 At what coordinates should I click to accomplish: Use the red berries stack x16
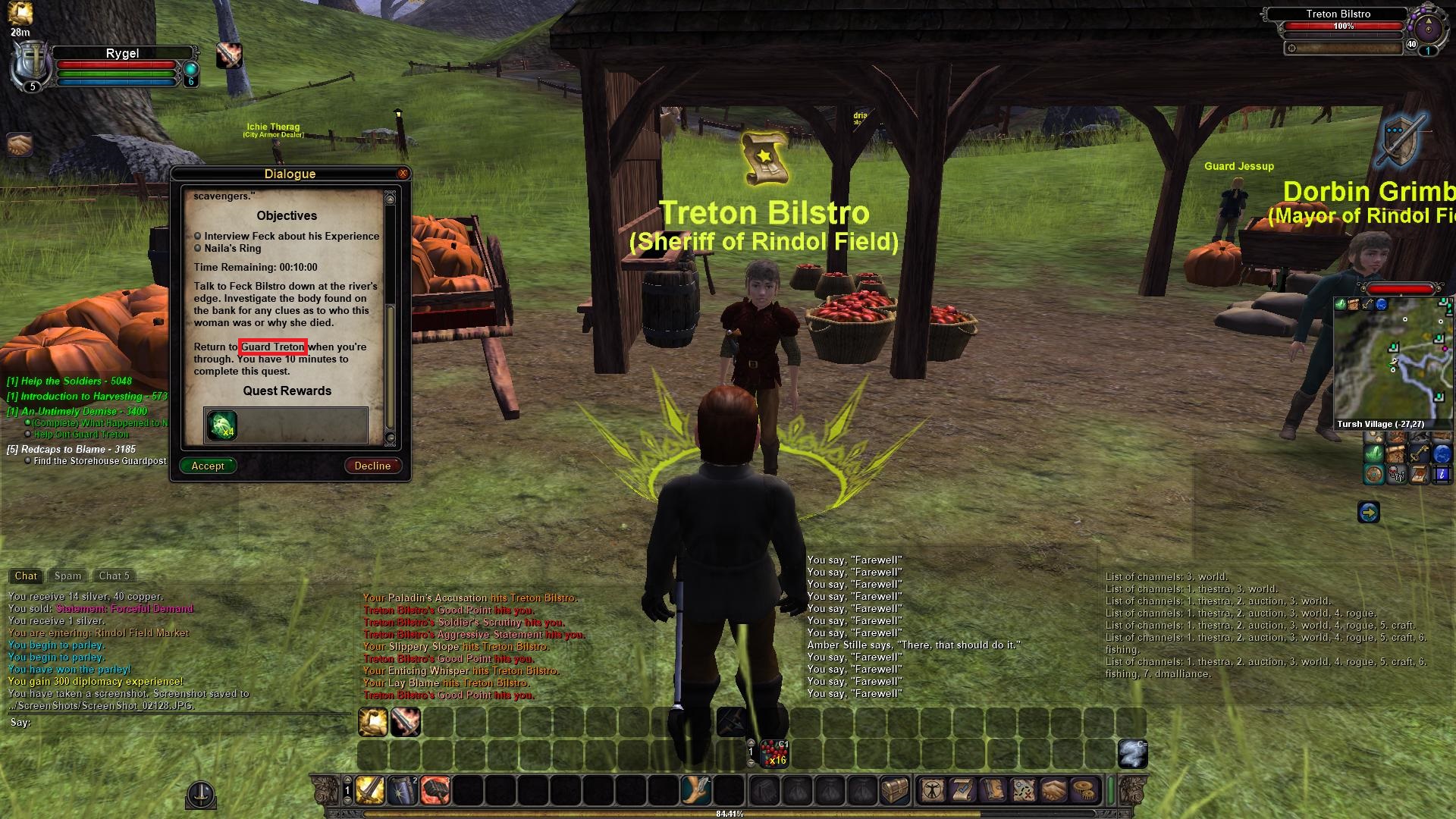point(773,754)
